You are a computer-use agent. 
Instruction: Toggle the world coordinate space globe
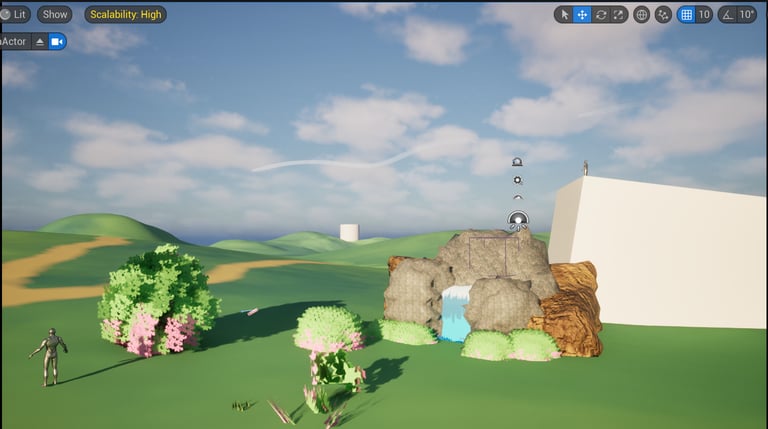641,15
